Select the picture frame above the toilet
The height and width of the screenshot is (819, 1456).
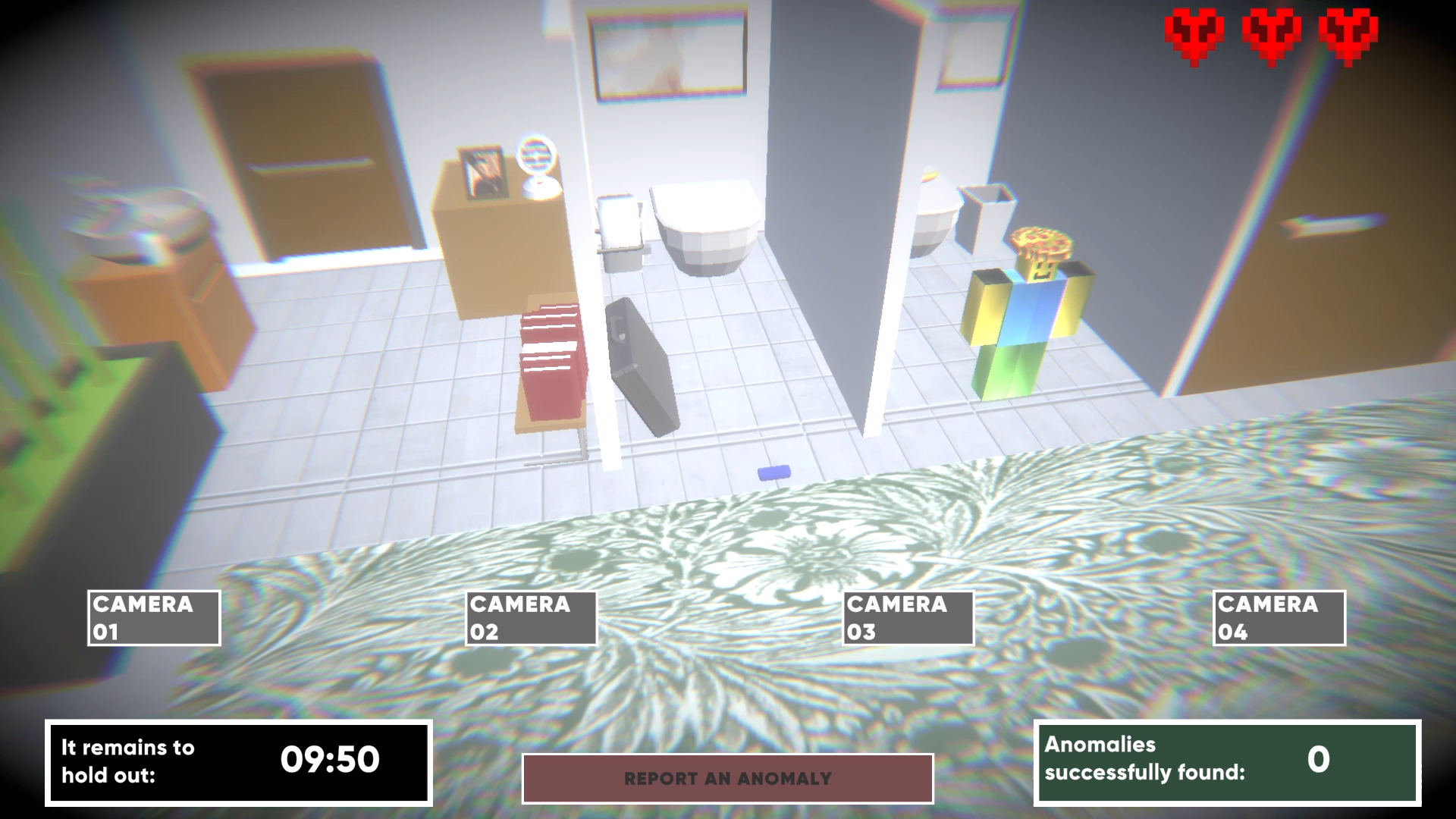[x=667, y=53]
